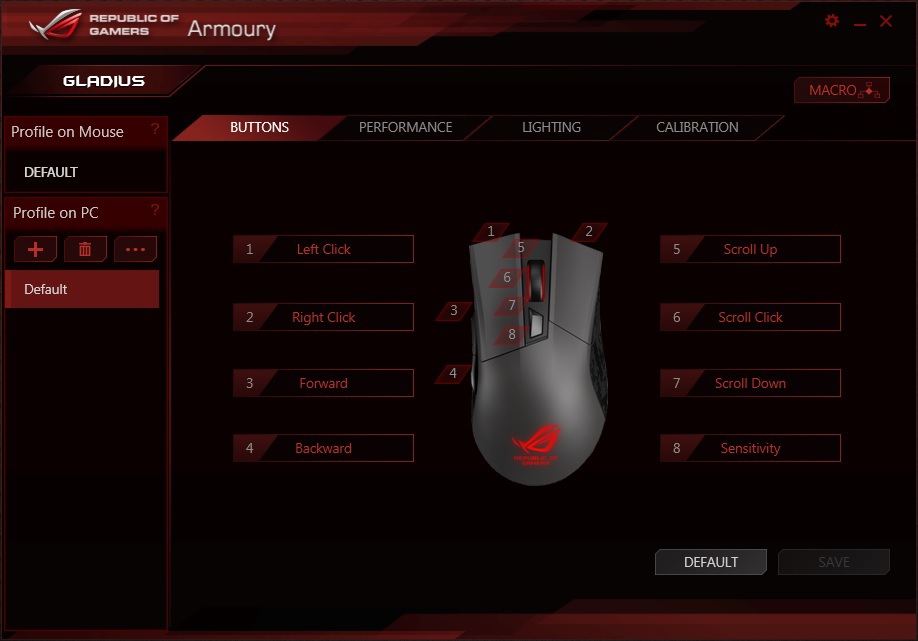The image size is (918, 641).
Task: Reassign the Scroll Click function
Action: tap(750, 317)
